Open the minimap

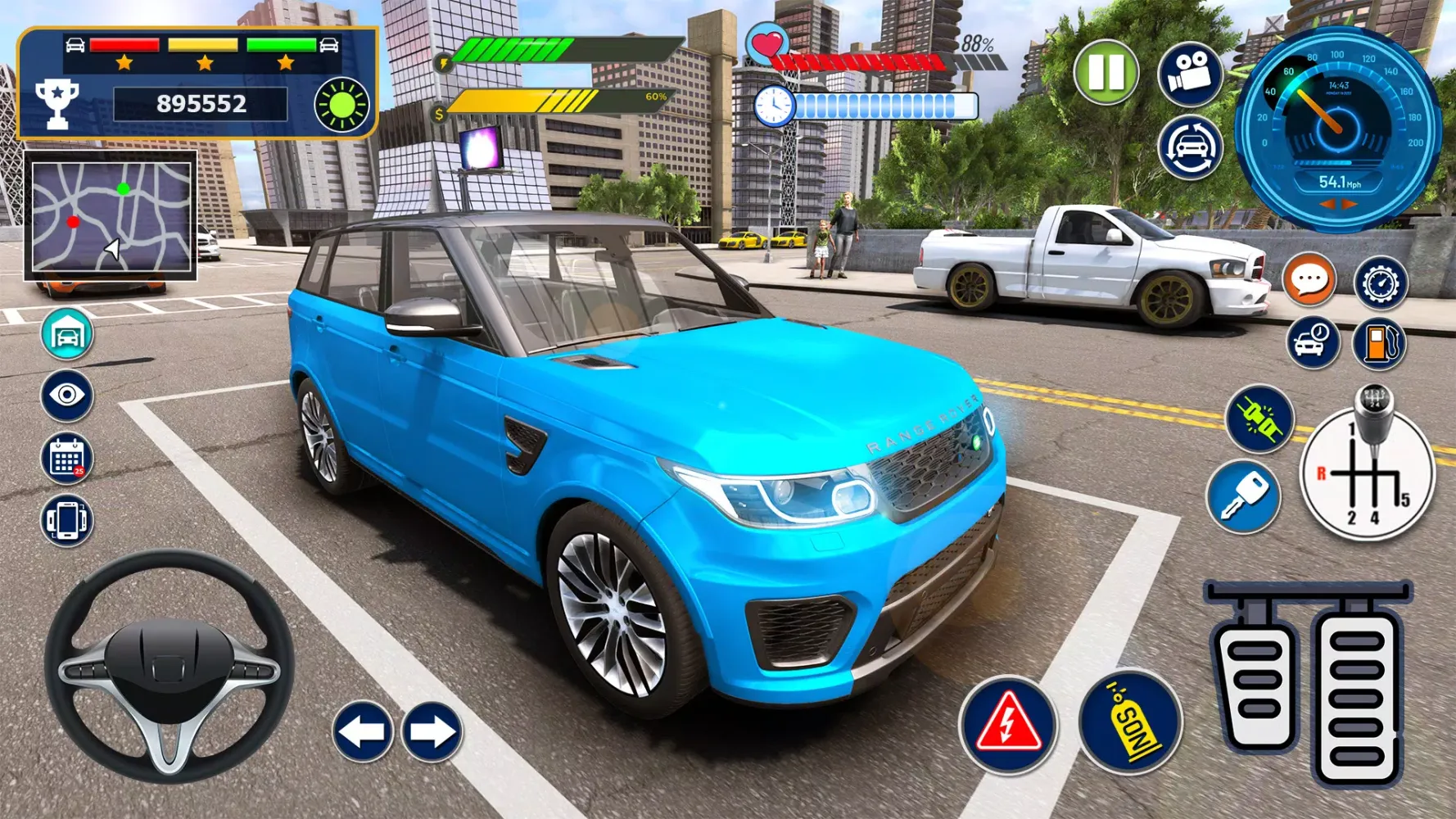point(111,216)
